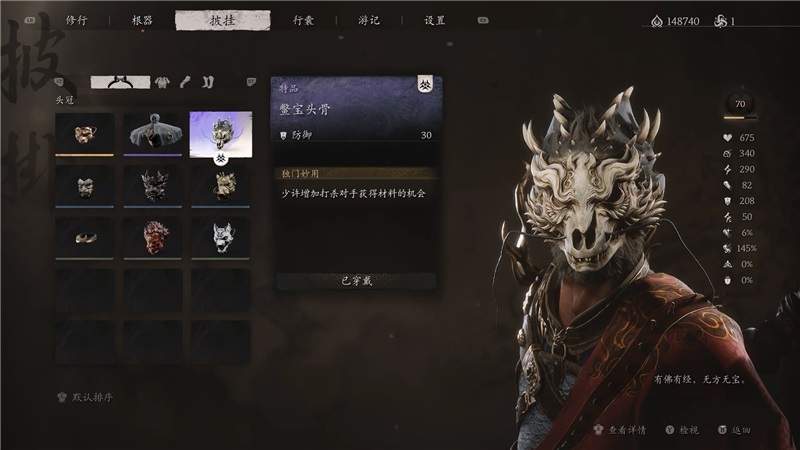This screenshot has height=450, width=800.
Task: Click the 已穿戴 equipped button
Action: point(355,281)
